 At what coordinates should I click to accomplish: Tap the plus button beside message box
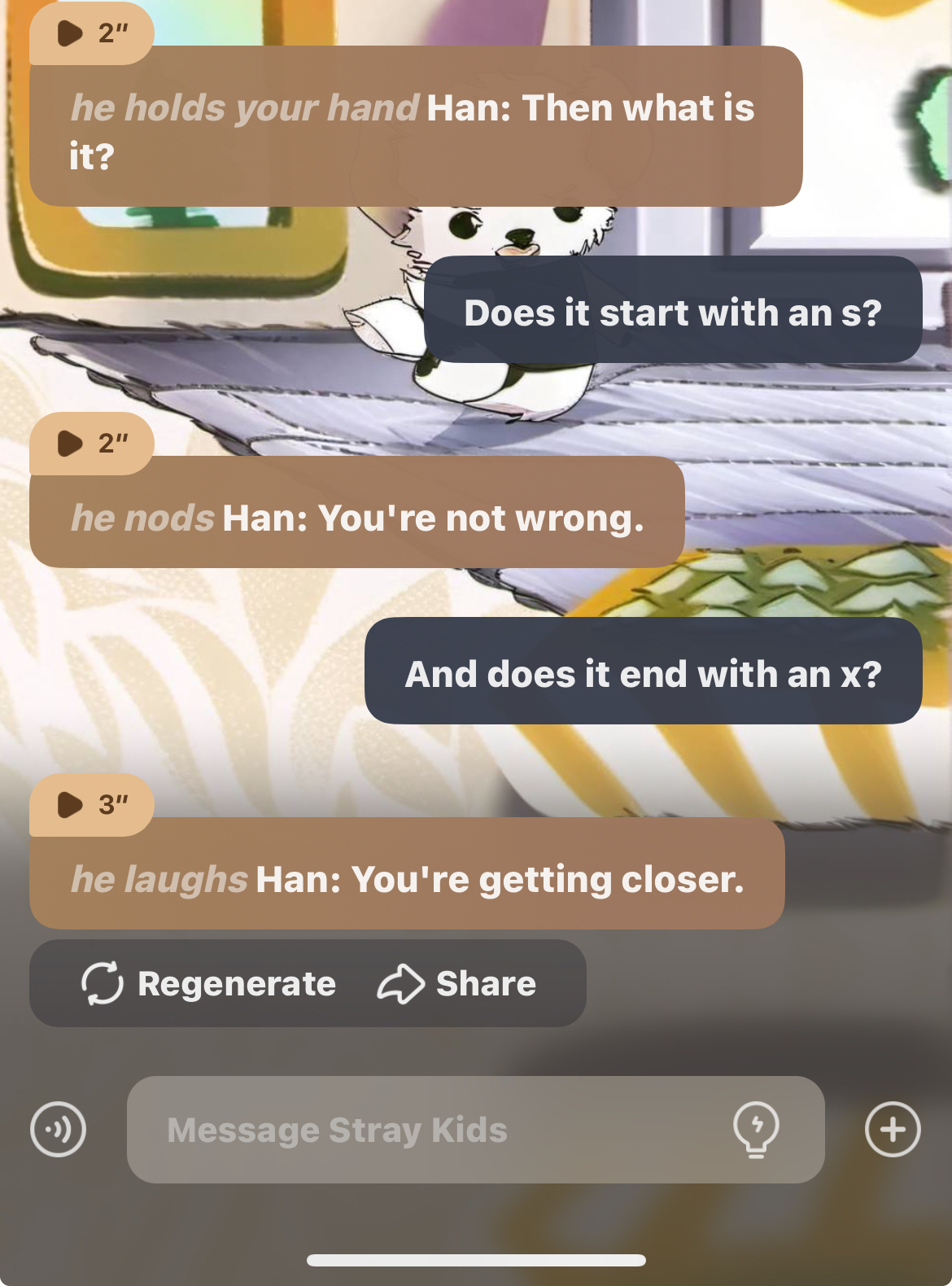[893, 1130]
